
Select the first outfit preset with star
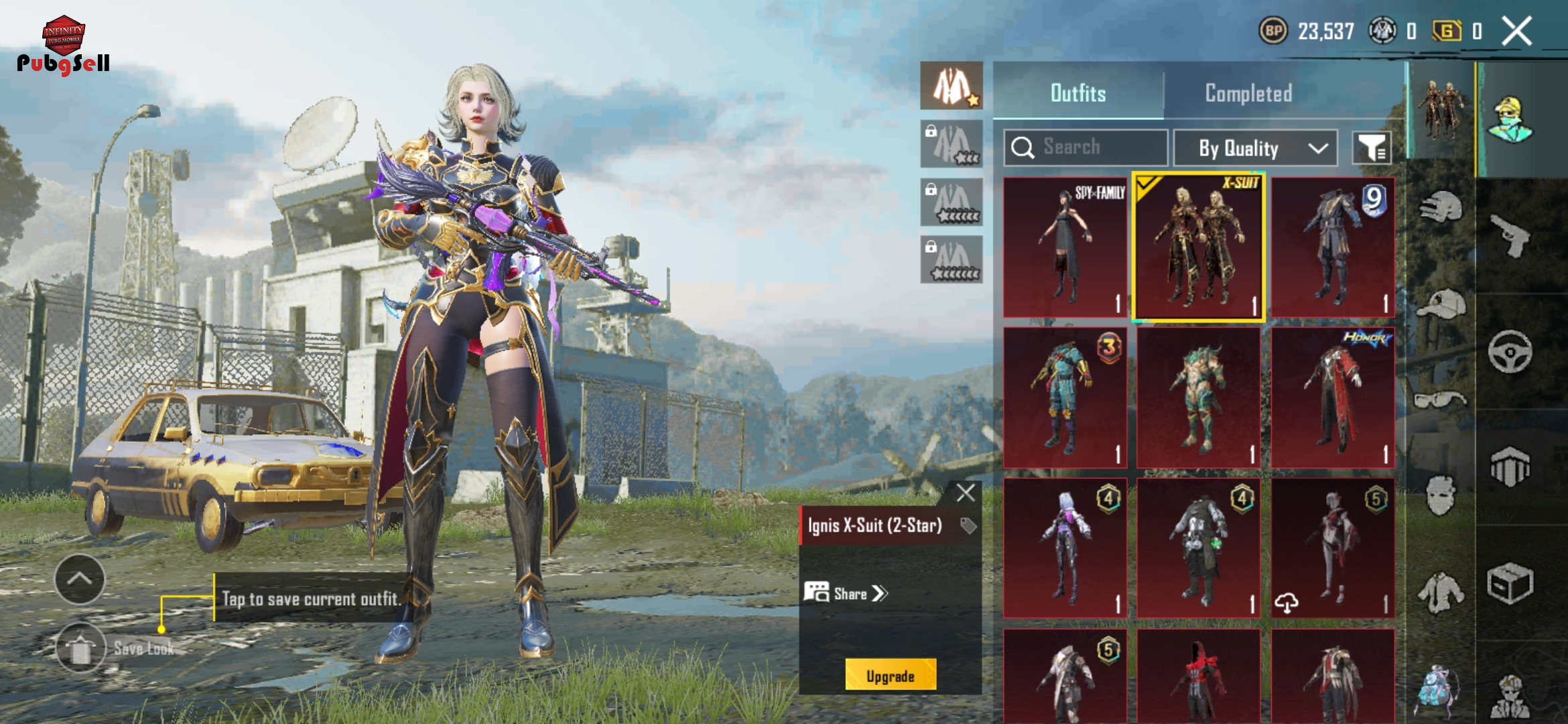click(952, 86)
